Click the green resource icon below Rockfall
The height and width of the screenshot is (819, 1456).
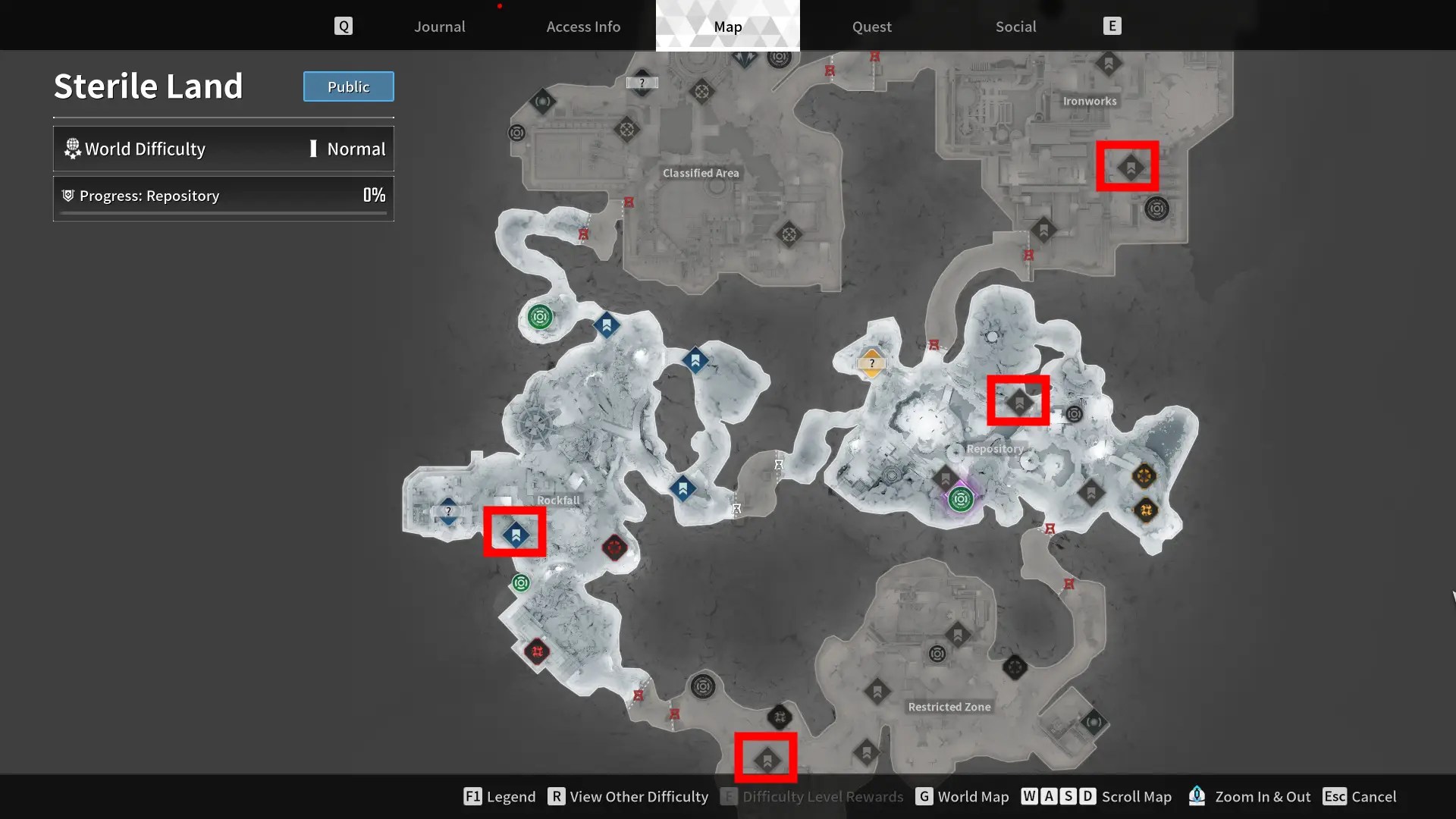click(x=519, y=583)
